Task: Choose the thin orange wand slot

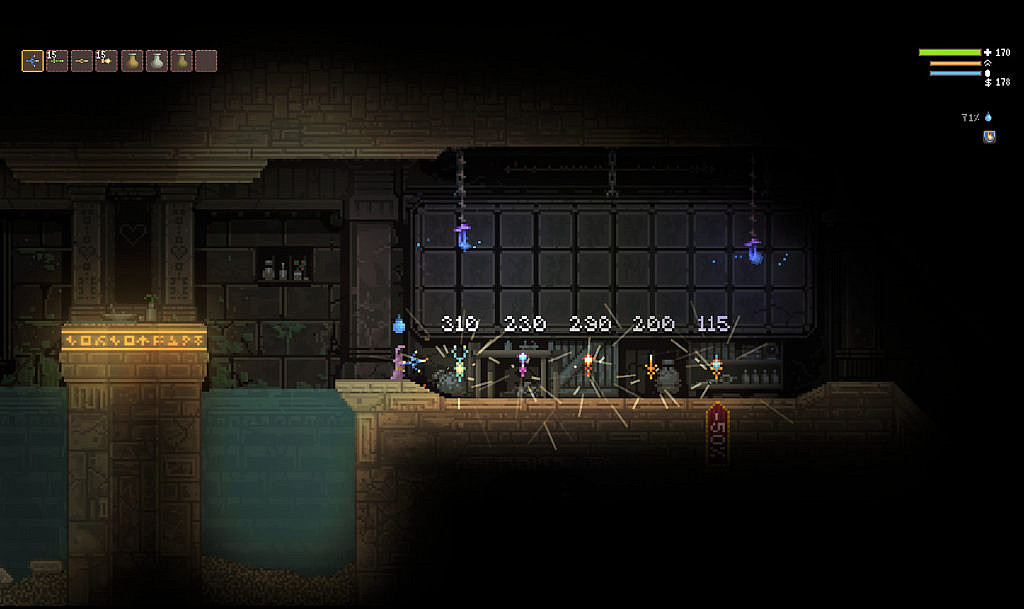Action: point(82,61)
